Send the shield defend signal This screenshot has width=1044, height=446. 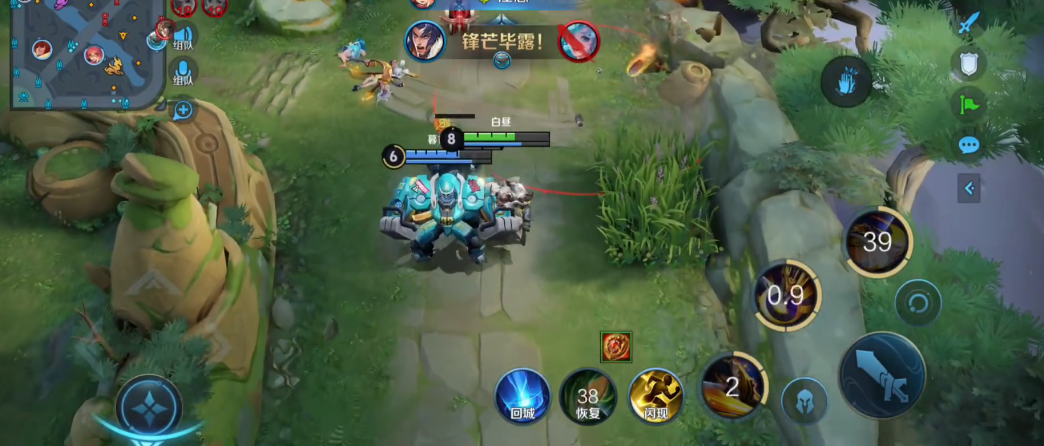pos(968,64)
